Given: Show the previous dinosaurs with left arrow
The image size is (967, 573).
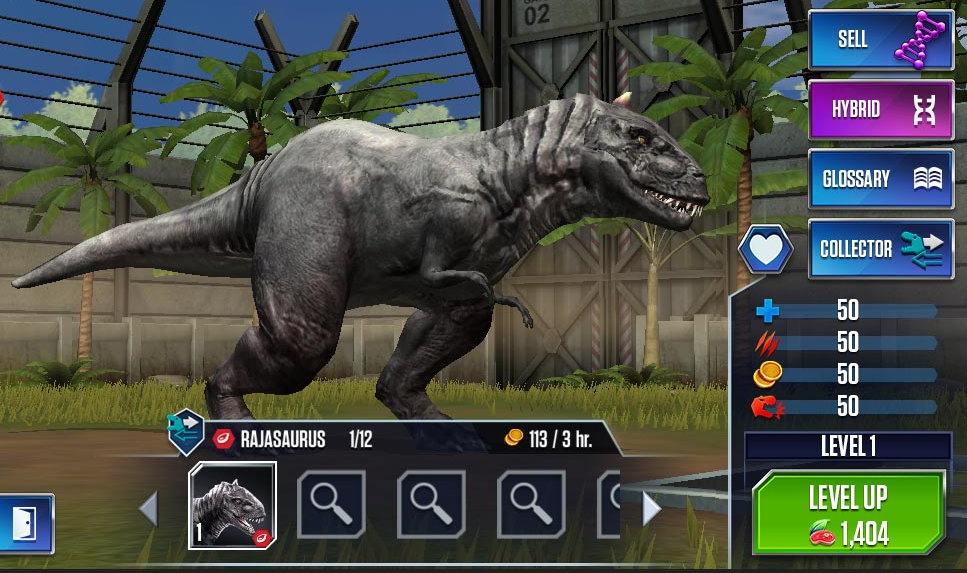Looking at the screenshot, I should click(x=149, y=509).
